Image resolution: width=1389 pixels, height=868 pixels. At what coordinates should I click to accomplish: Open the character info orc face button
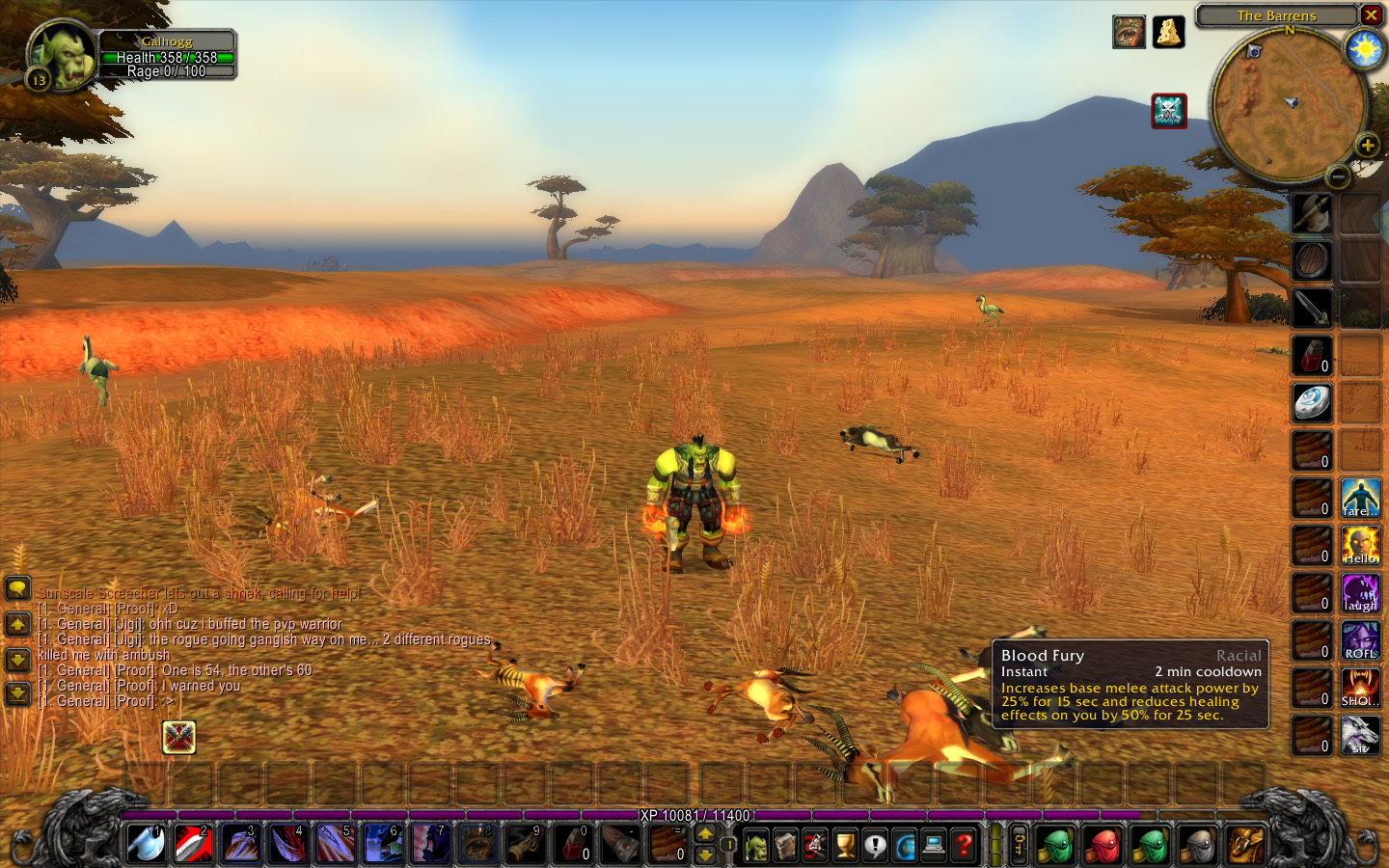756,846
